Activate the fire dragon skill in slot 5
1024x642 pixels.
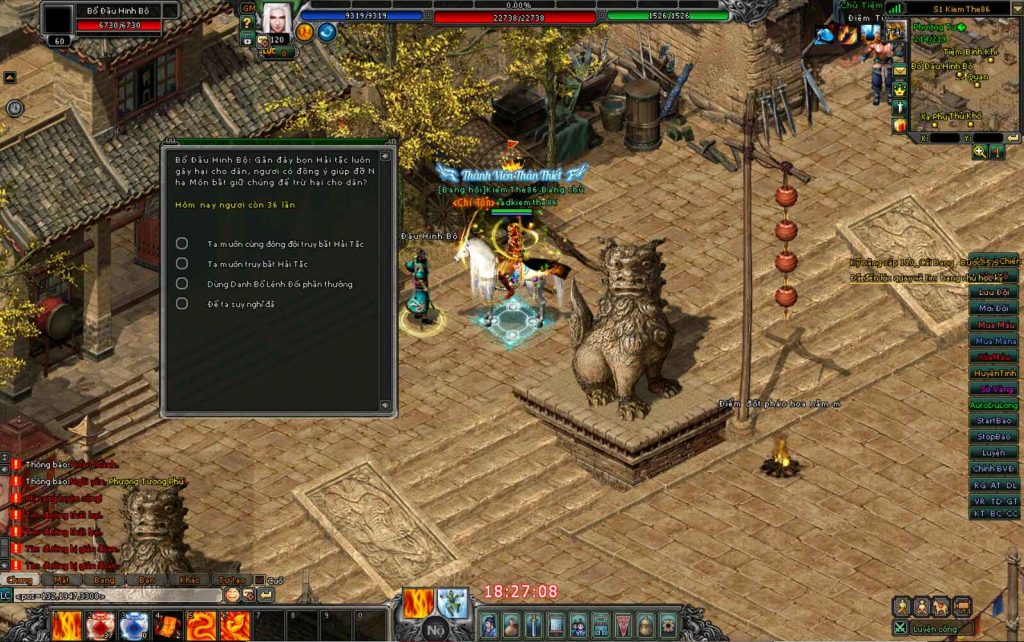coord(200,625)
